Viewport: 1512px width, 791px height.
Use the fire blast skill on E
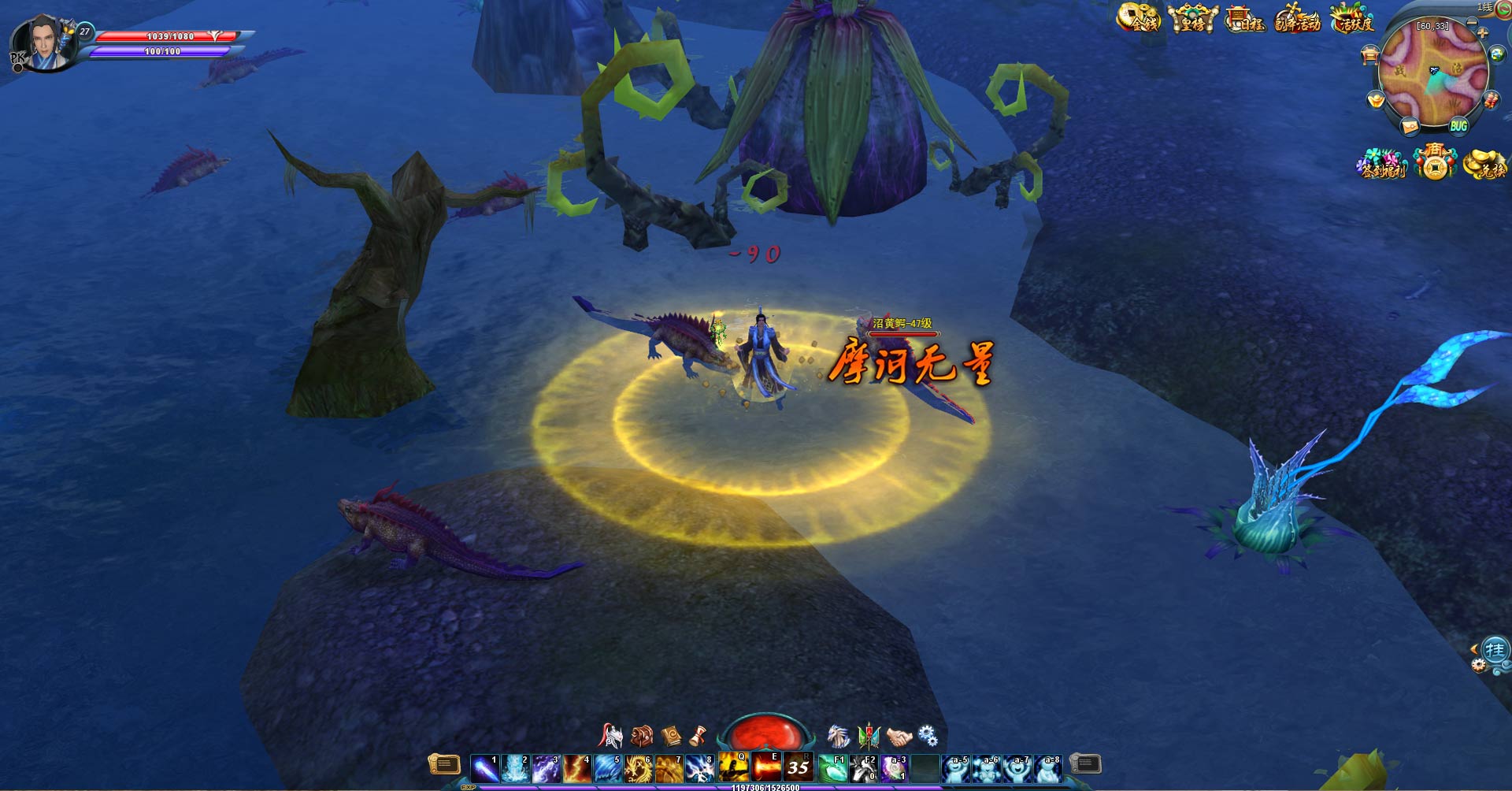(x=765, y=767)
